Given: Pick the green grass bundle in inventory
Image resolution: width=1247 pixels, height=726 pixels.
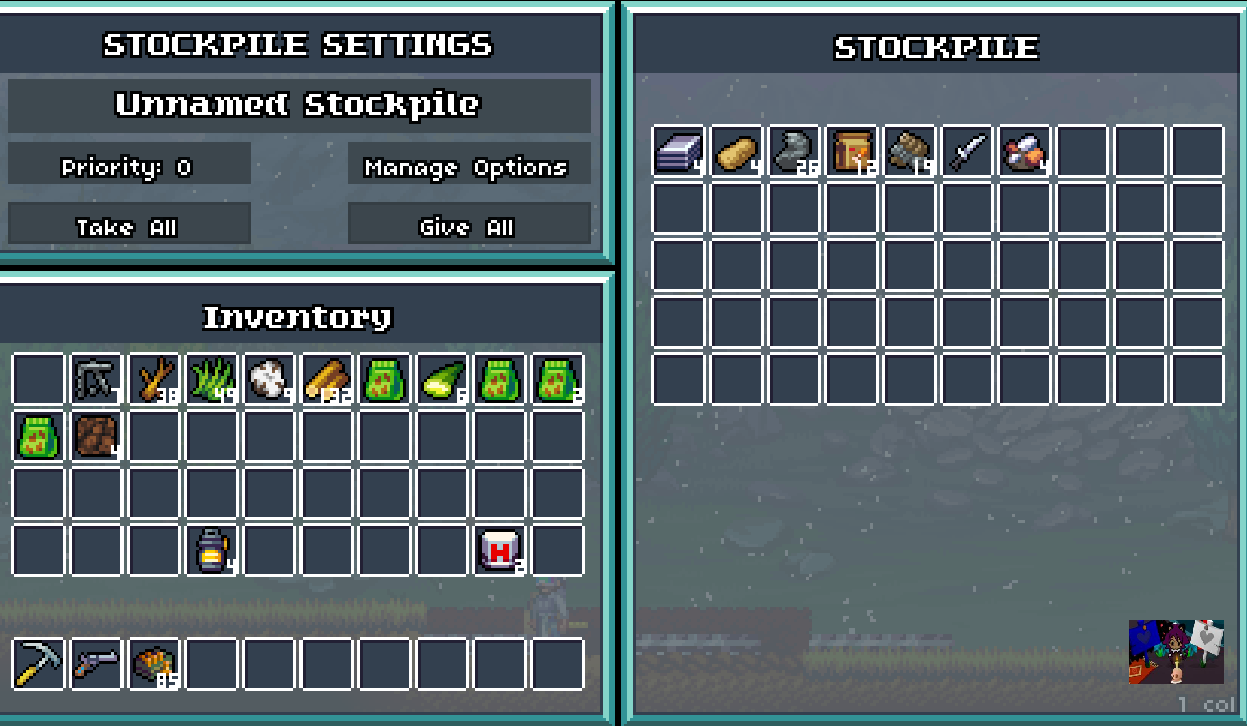Looking at the screenshot, I should (x=212, y=379).
